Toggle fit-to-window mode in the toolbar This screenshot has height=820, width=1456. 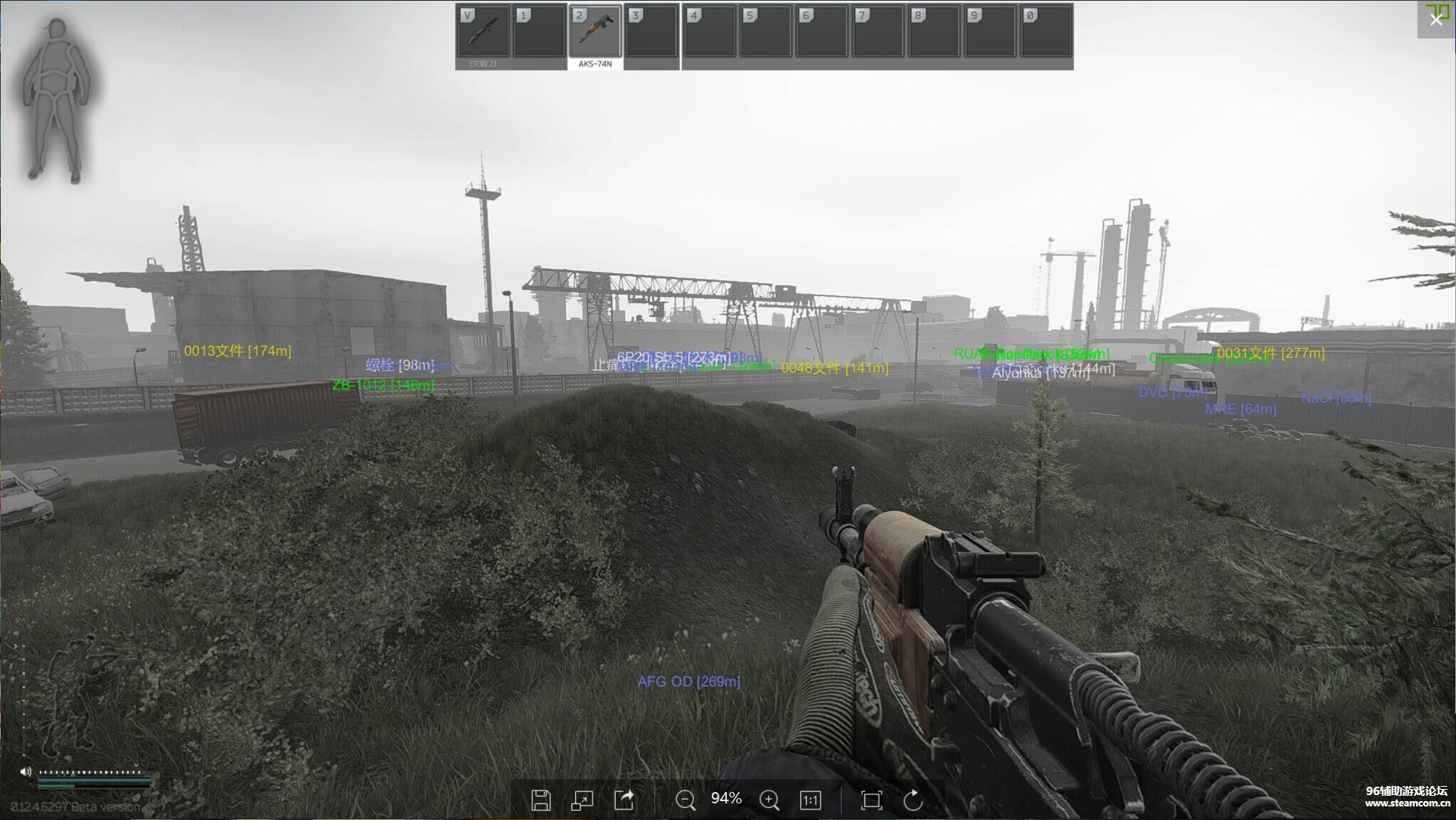tap(871, 800)
